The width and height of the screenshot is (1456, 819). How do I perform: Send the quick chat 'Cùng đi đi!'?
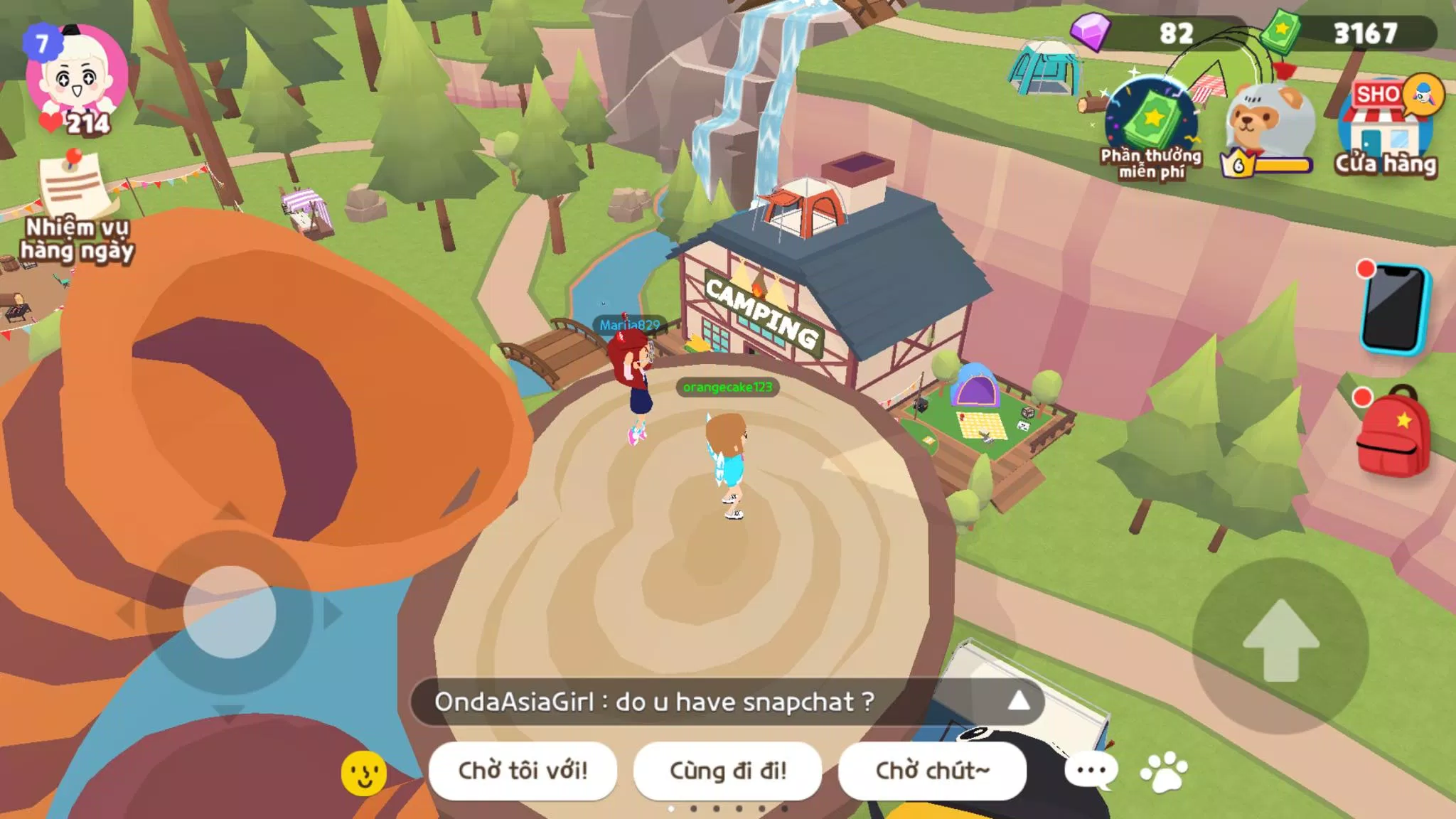[727, 771]
